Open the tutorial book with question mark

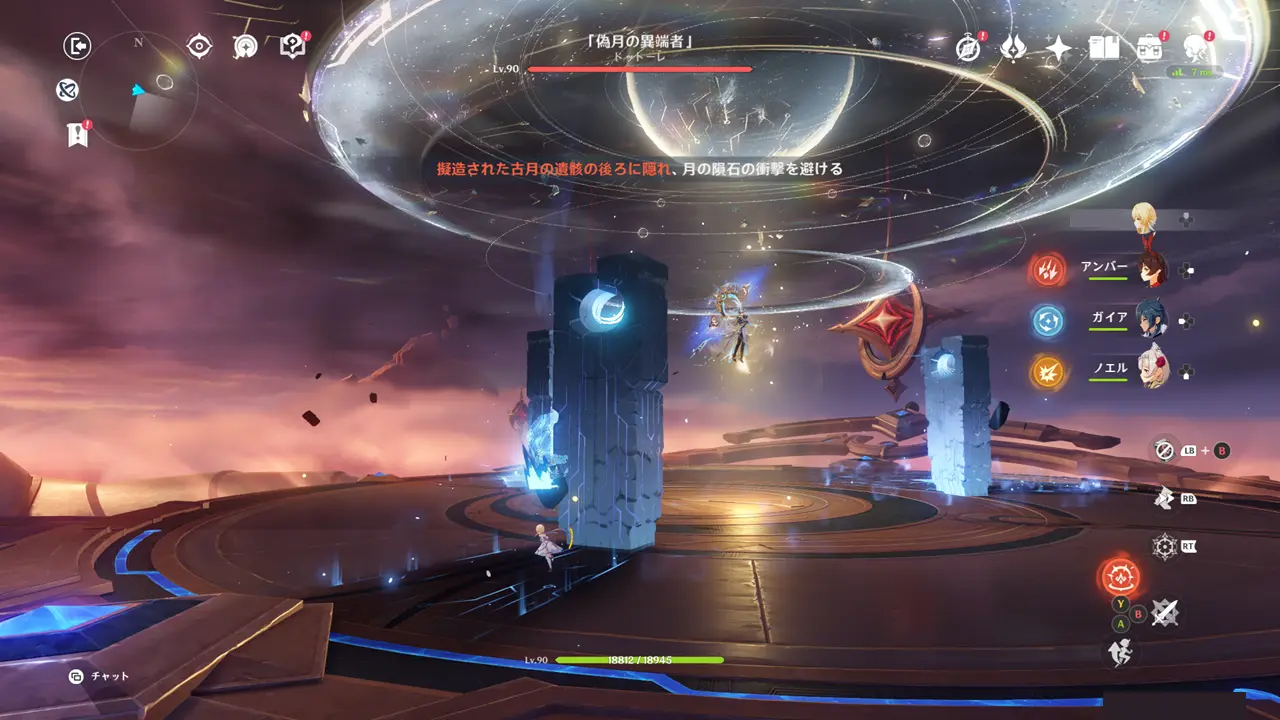coord(293,46)
